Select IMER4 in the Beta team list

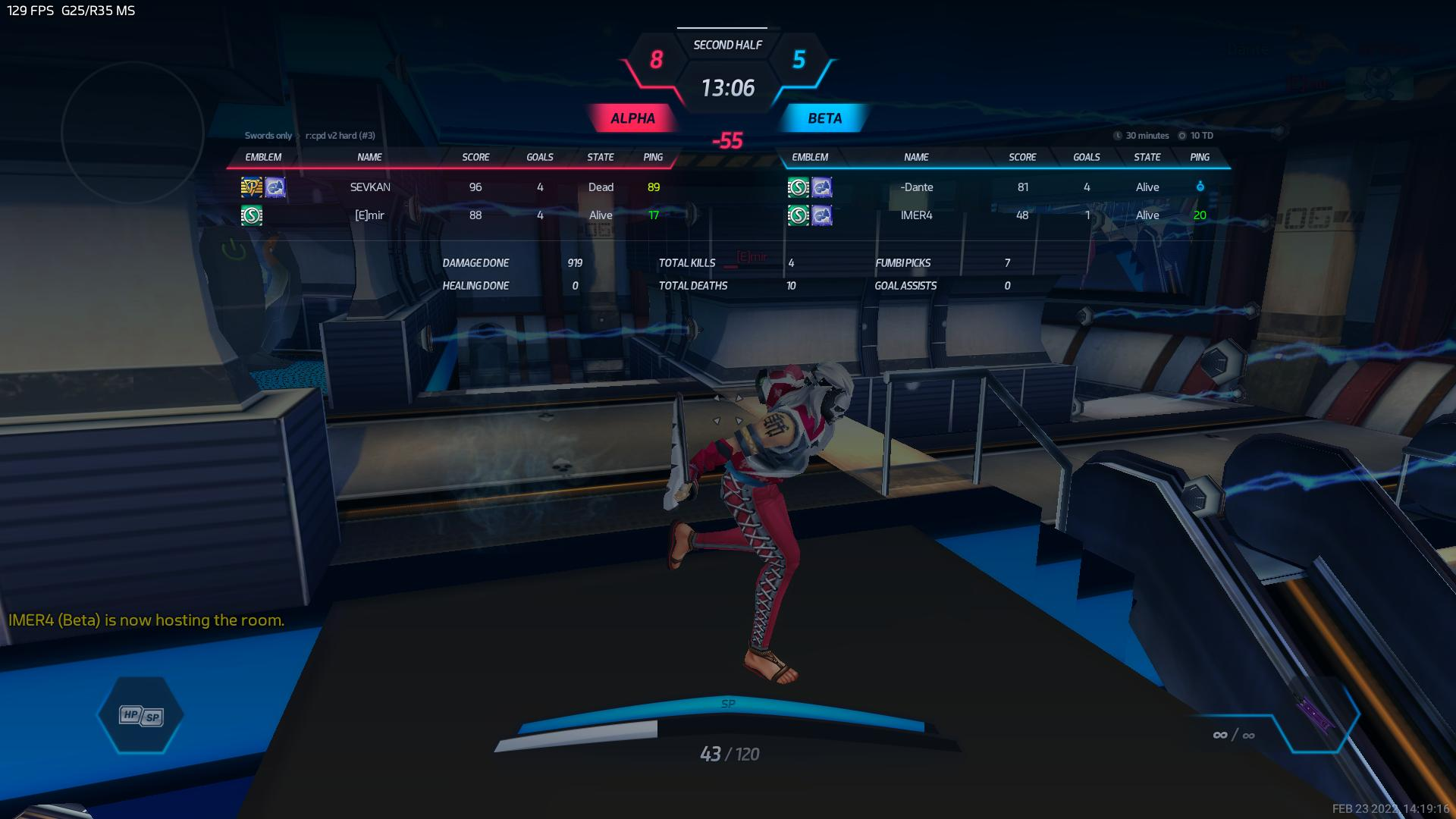916,215
